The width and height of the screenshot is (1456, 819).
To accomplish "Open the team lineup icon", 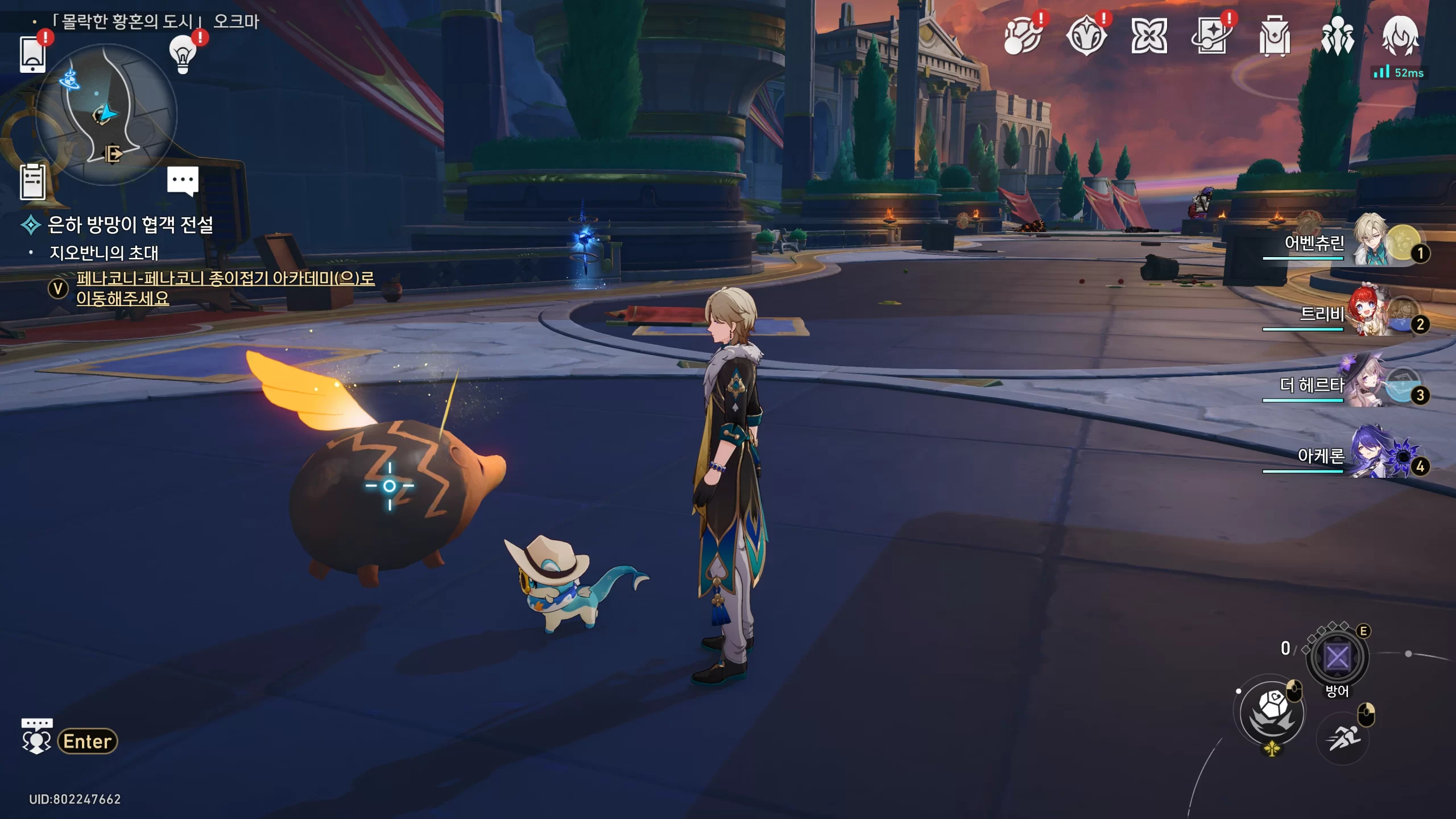I will click(x=1337, y=36).
